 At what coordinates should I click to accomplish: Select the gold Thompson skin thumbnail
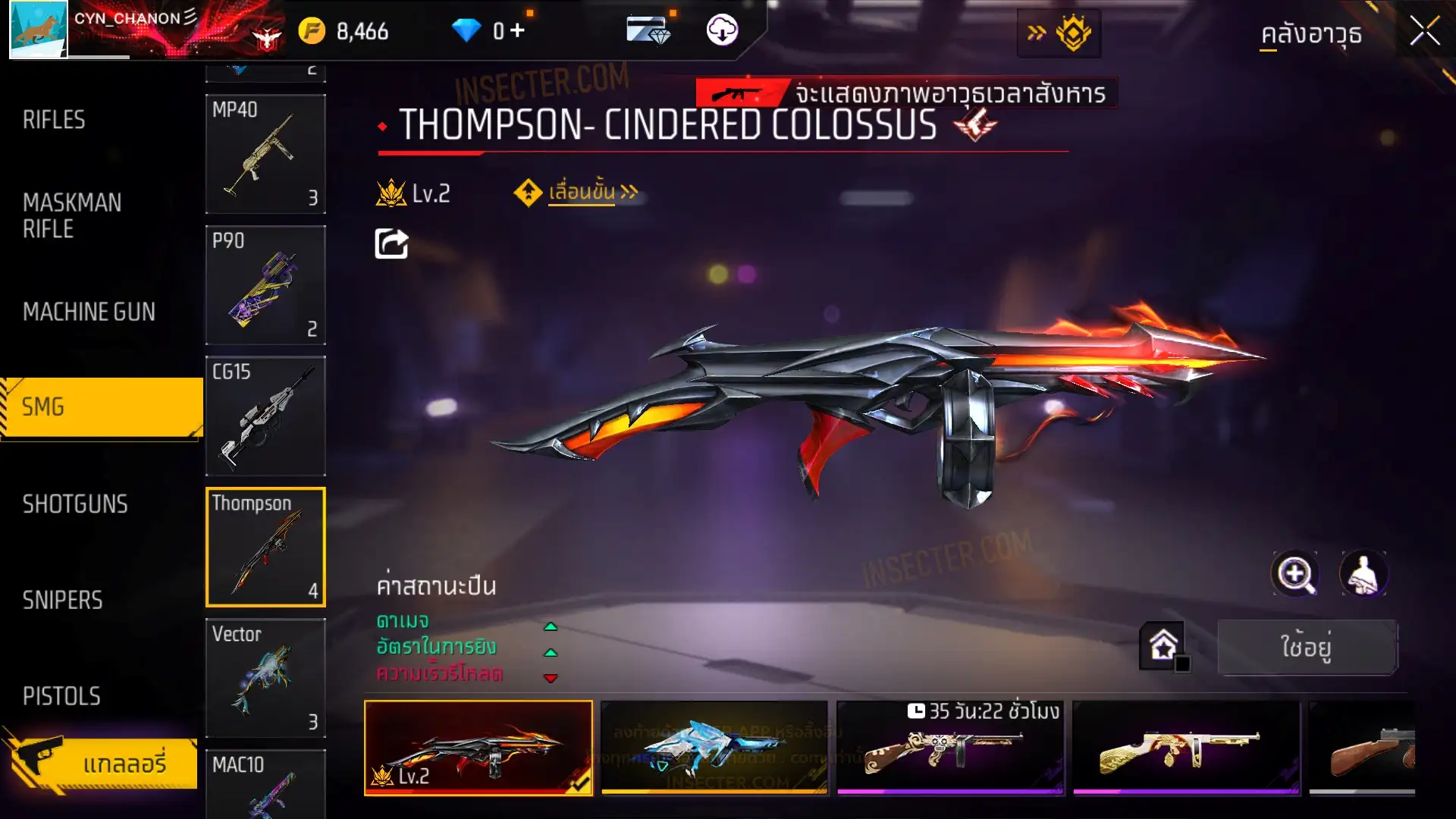[1186, 747]
